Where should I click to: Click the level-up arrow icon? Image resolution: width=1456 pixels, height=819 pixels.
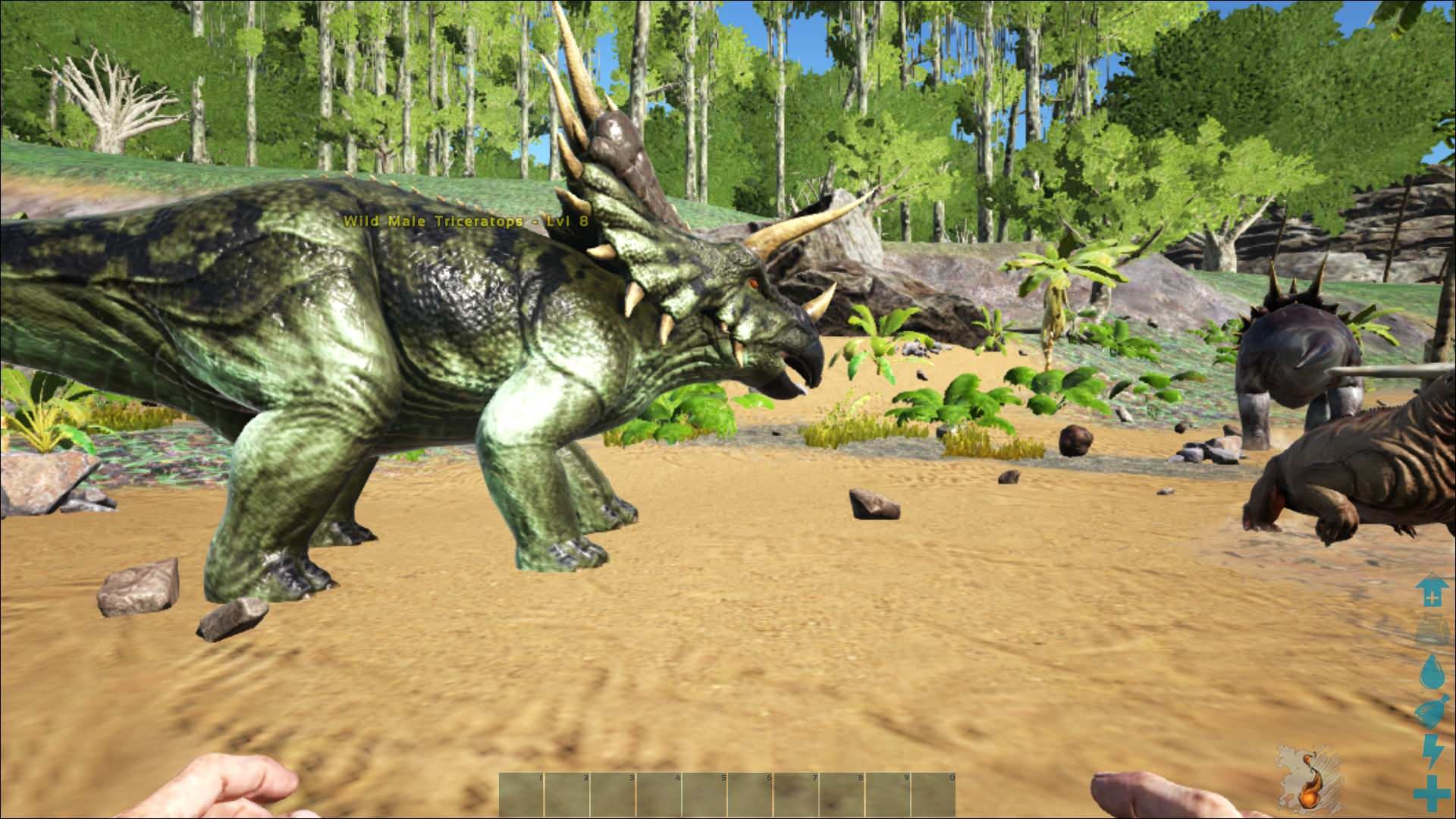(x=1432, y=591)
